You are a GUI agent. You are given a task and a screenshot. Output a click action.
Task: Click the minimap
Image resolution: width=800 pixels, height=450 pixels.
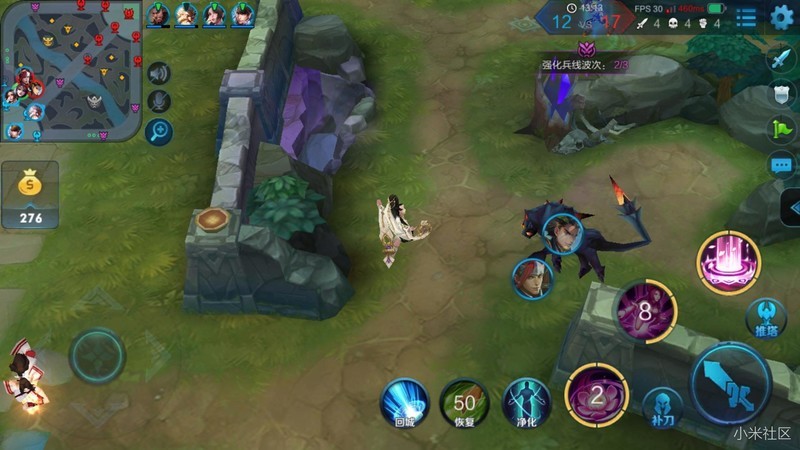(70, 70)
